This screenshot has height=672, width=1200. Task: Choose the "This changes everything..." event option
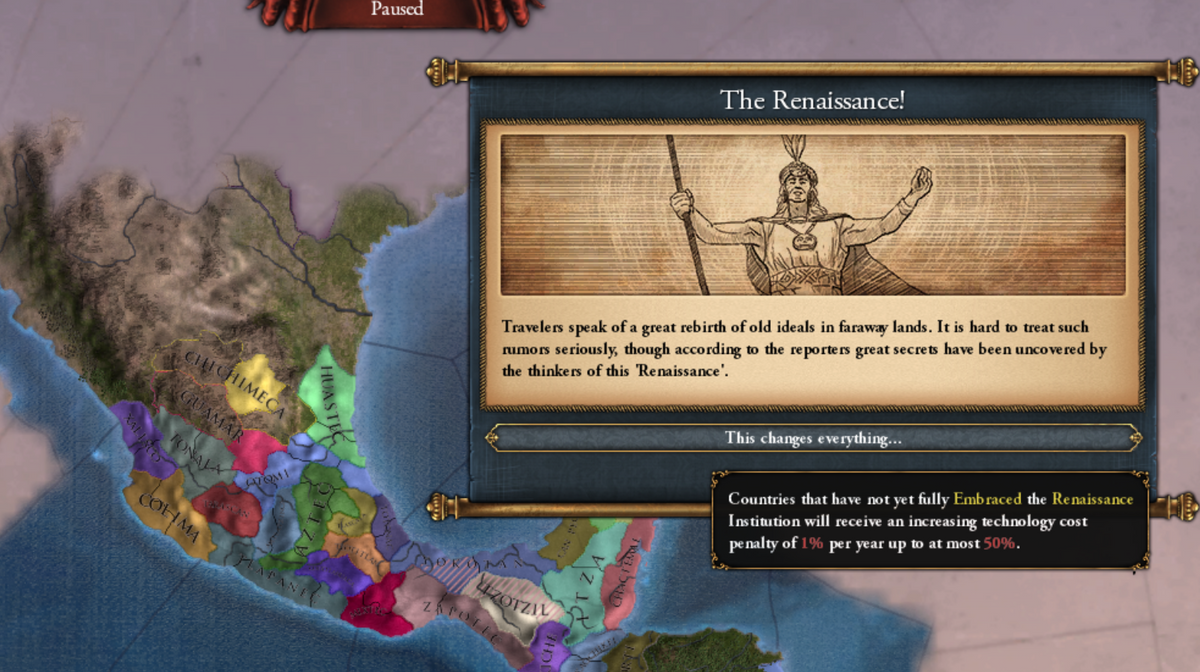[812, 438]
